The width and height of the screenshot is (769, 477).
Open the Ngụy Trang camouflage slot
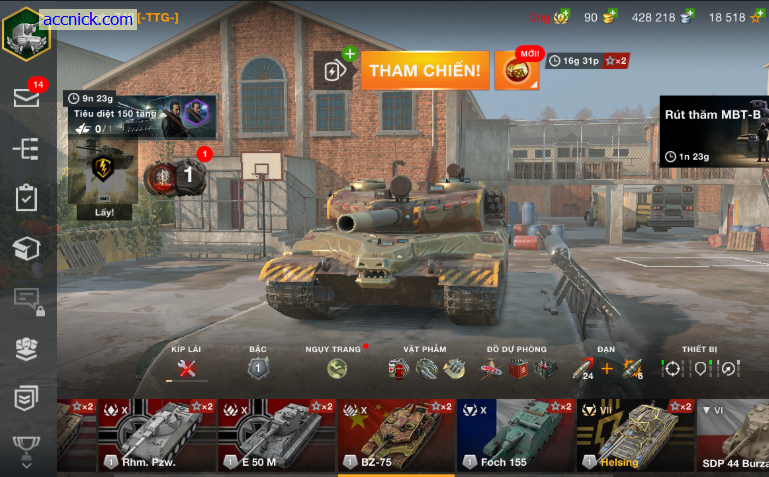pyautogui.click(x=337, y=368)
